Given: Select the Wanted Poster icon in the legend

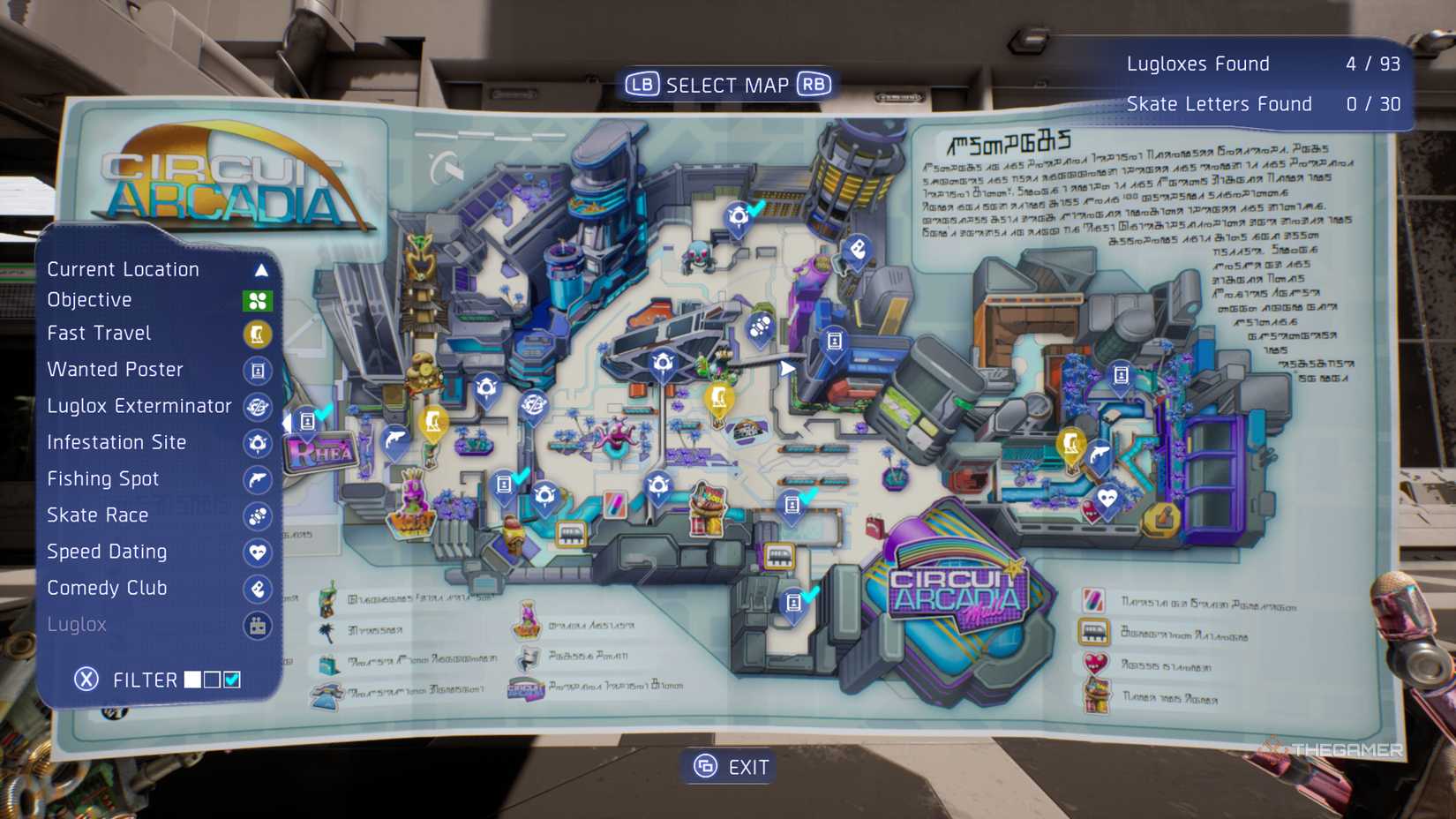Looking at the screenshot, I should 257,370.
